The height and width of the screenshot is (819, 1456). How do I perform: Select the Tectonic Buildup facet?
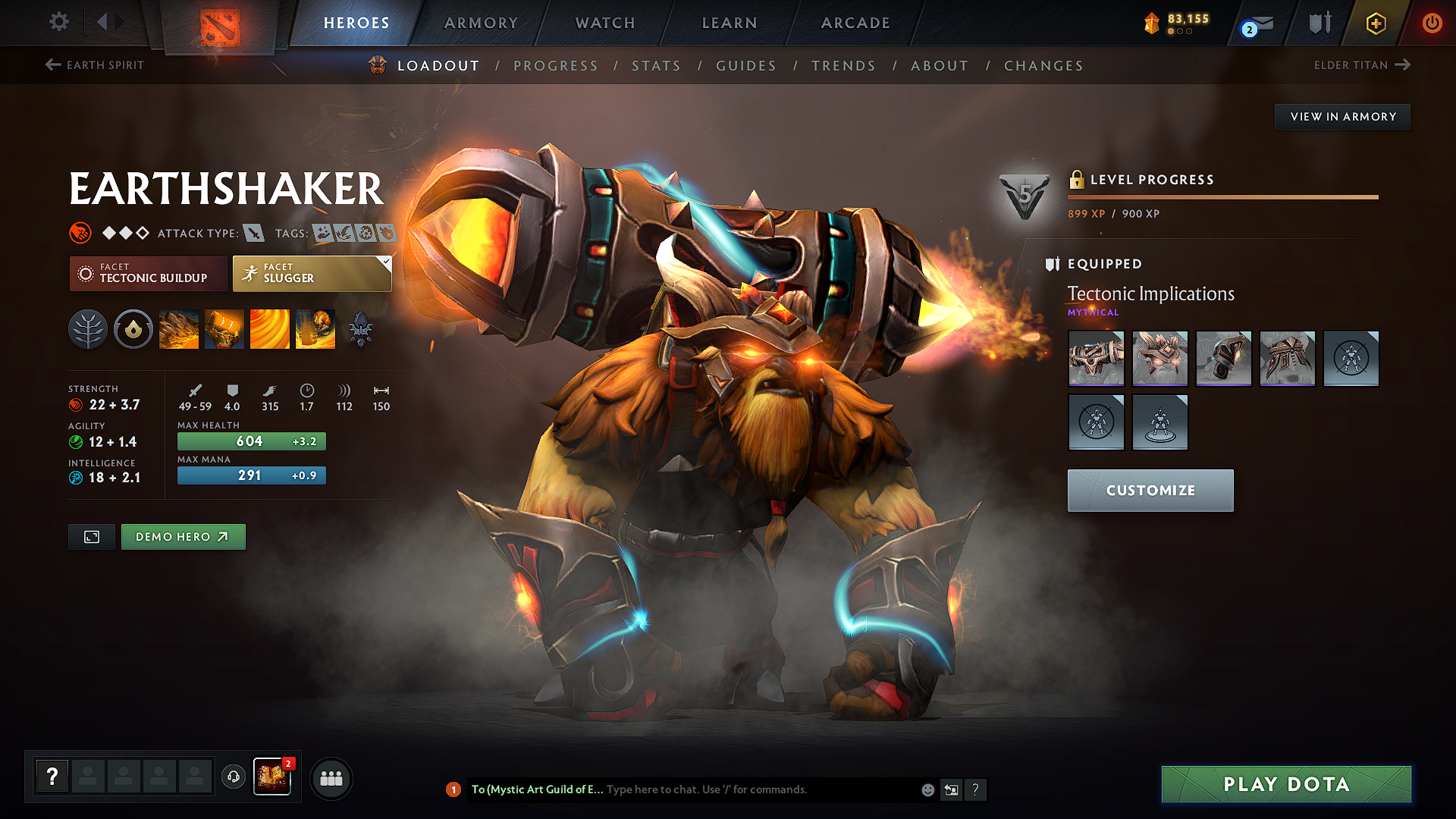click(x=148, y=273)
